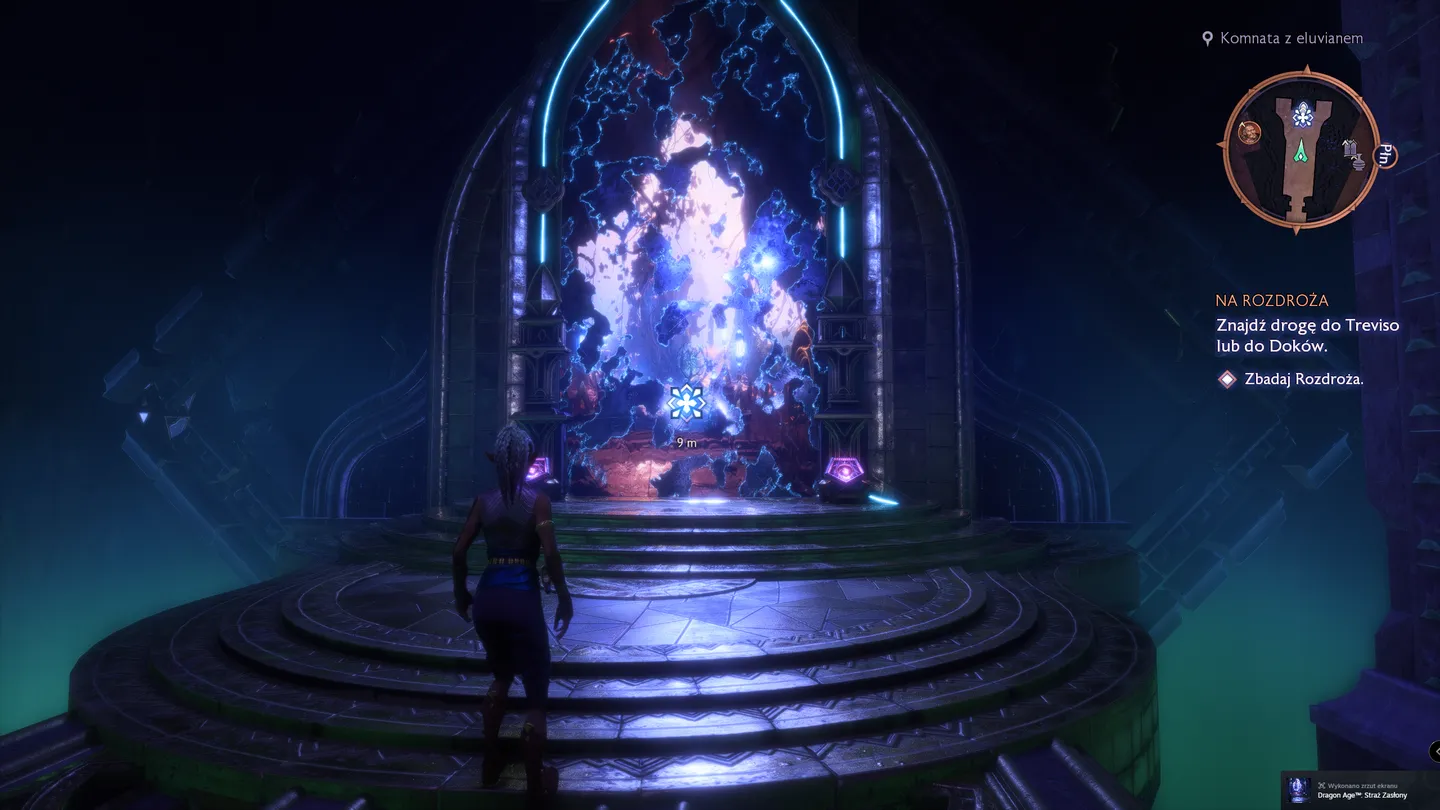Open the 'Na Rozdroża' quest tracker title

1272,300
